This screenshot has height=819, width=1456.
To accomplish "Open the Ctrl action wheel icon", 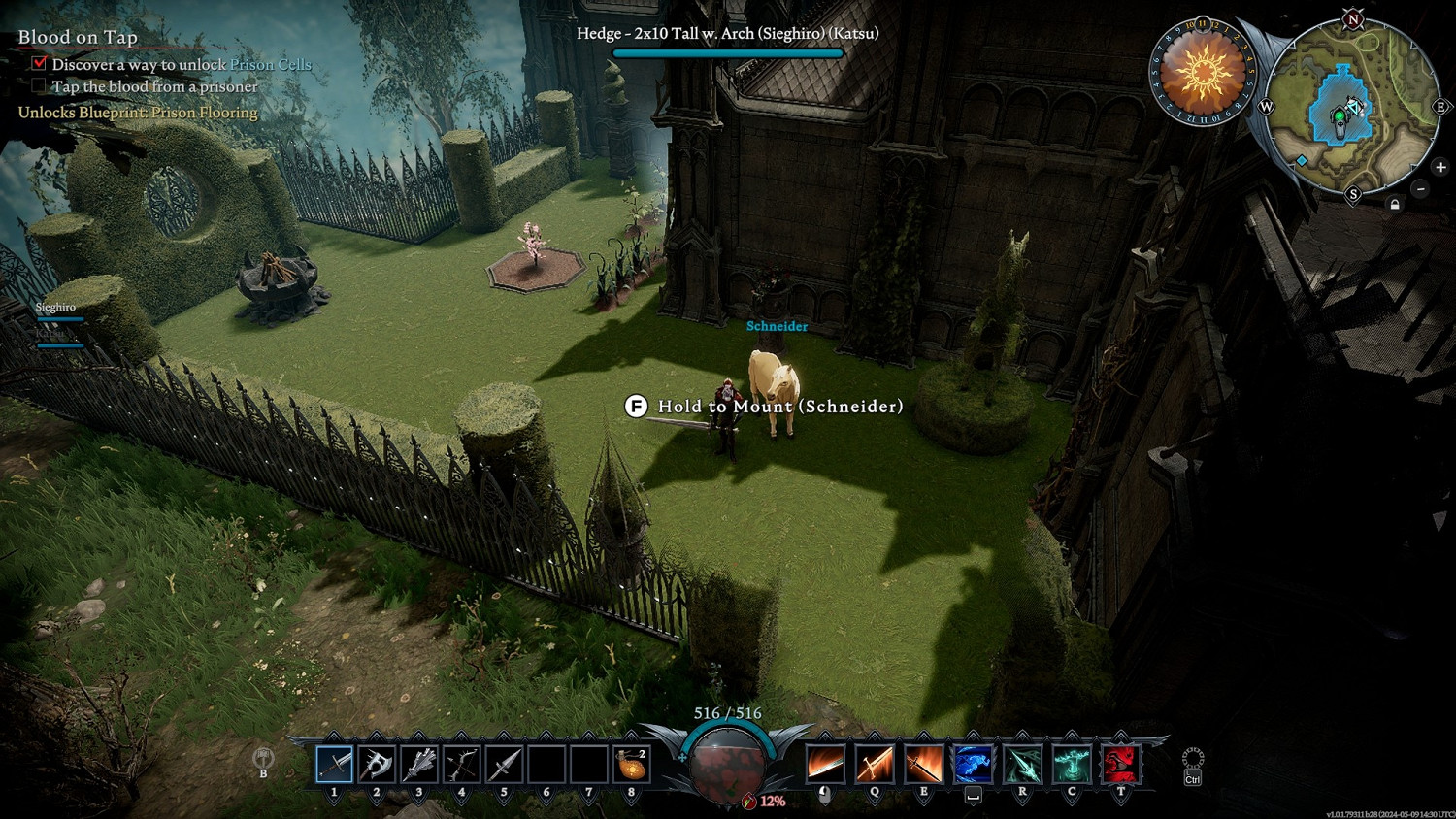I will point(1193,759).
